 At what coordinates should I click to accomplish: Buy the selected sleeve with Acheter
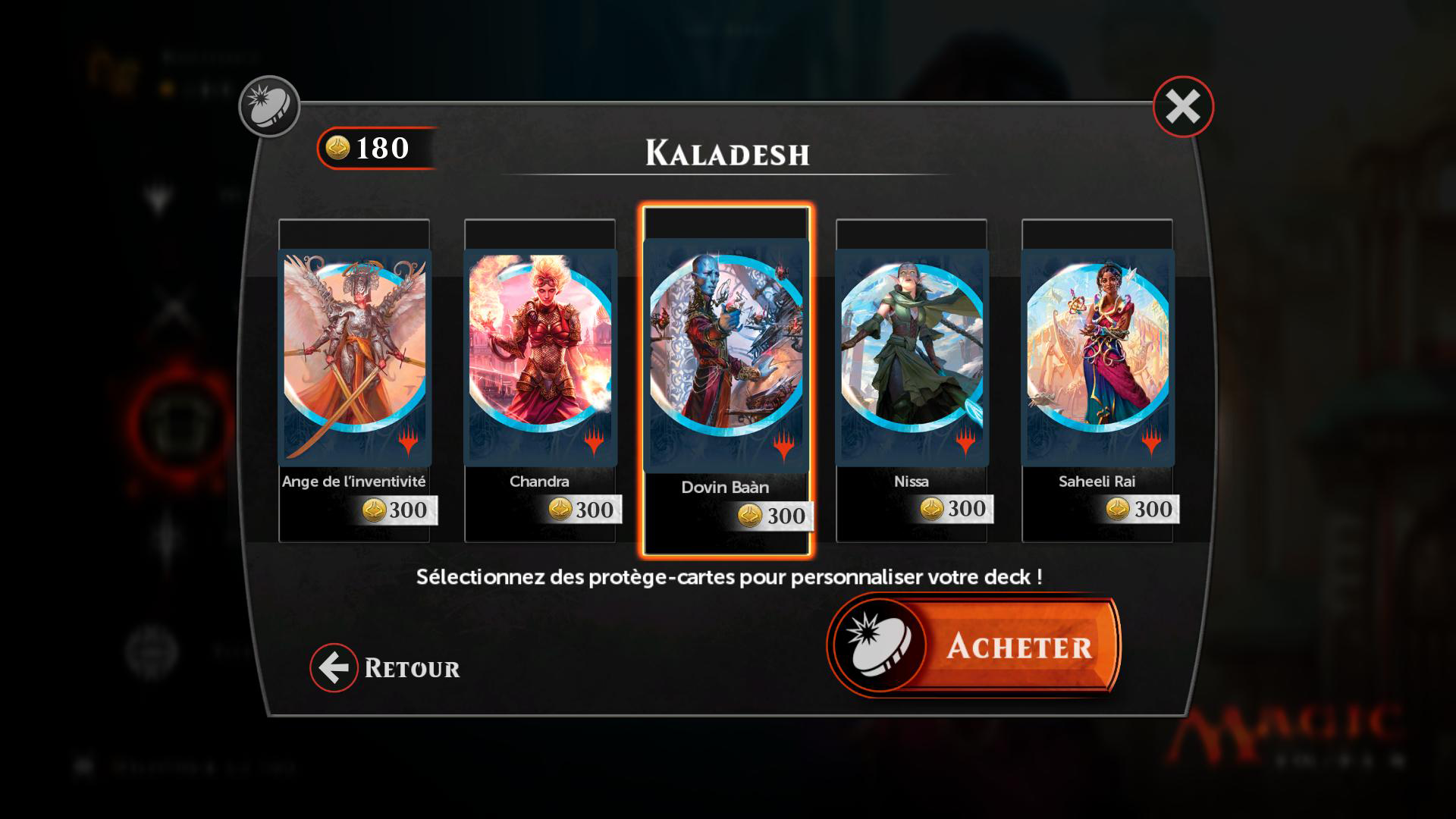pyautogui.click(x=974, y=646)
